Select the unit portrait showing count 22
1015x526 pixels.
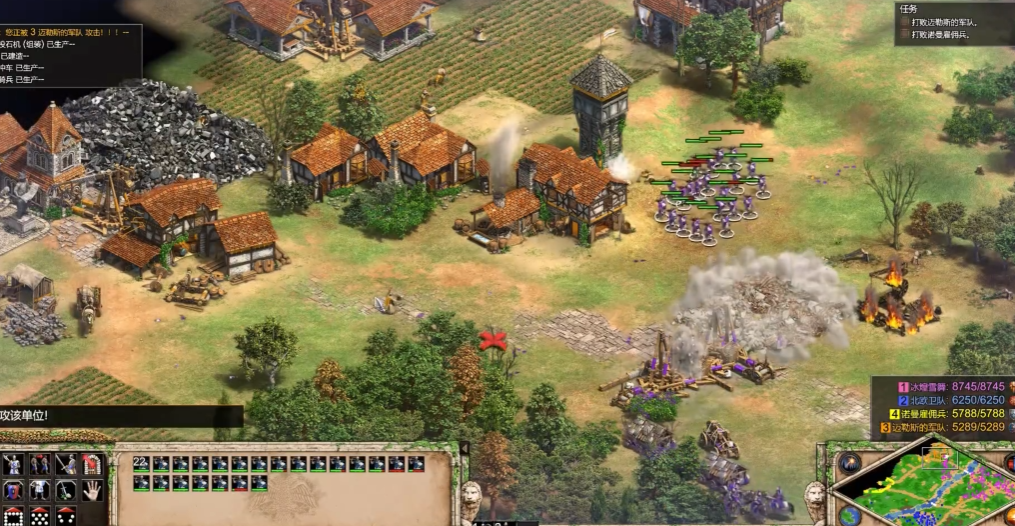(141, 464)
